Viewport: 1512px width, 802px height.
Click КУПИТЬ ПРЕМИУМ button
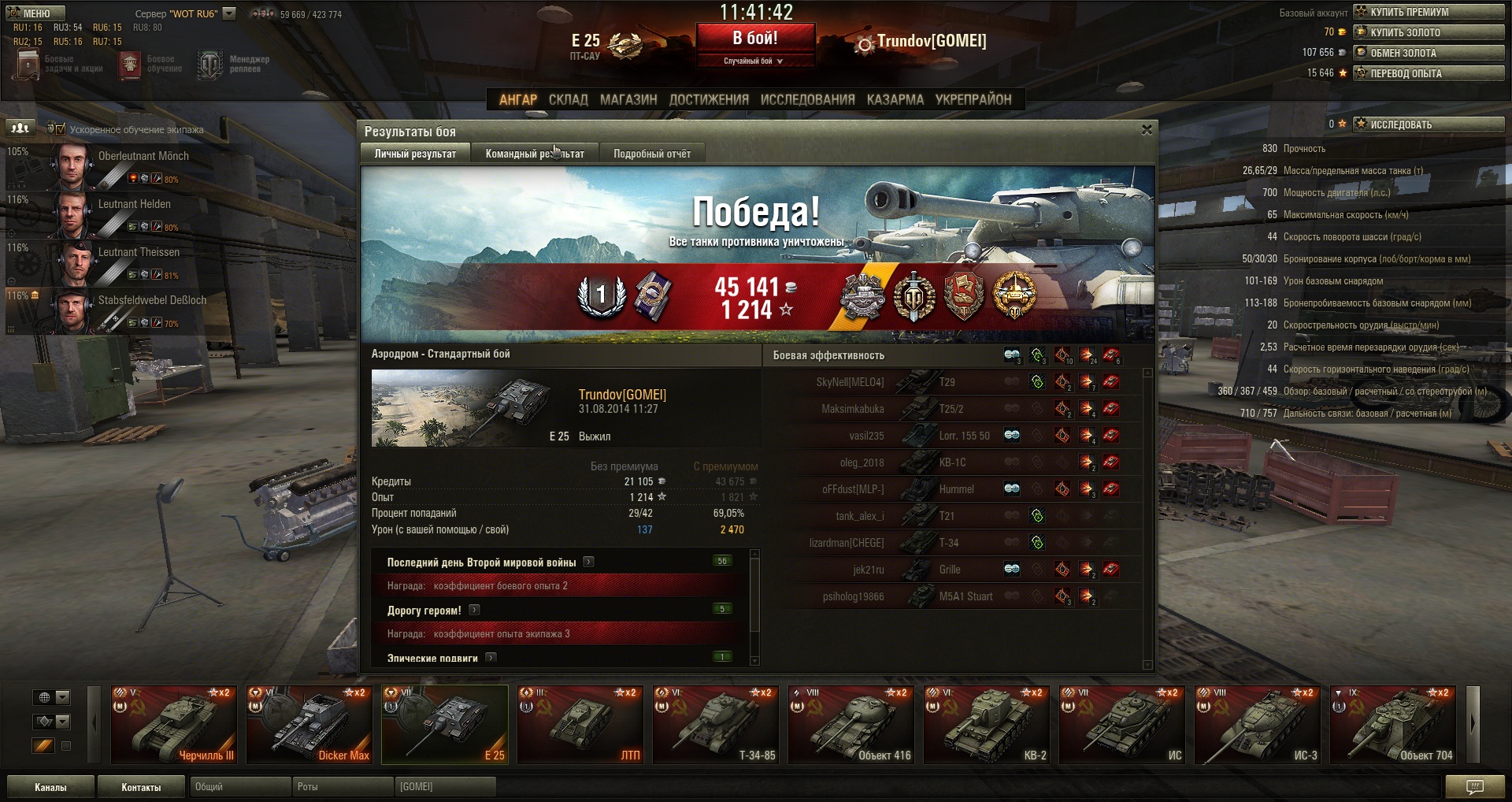[x=1428, y=12]
